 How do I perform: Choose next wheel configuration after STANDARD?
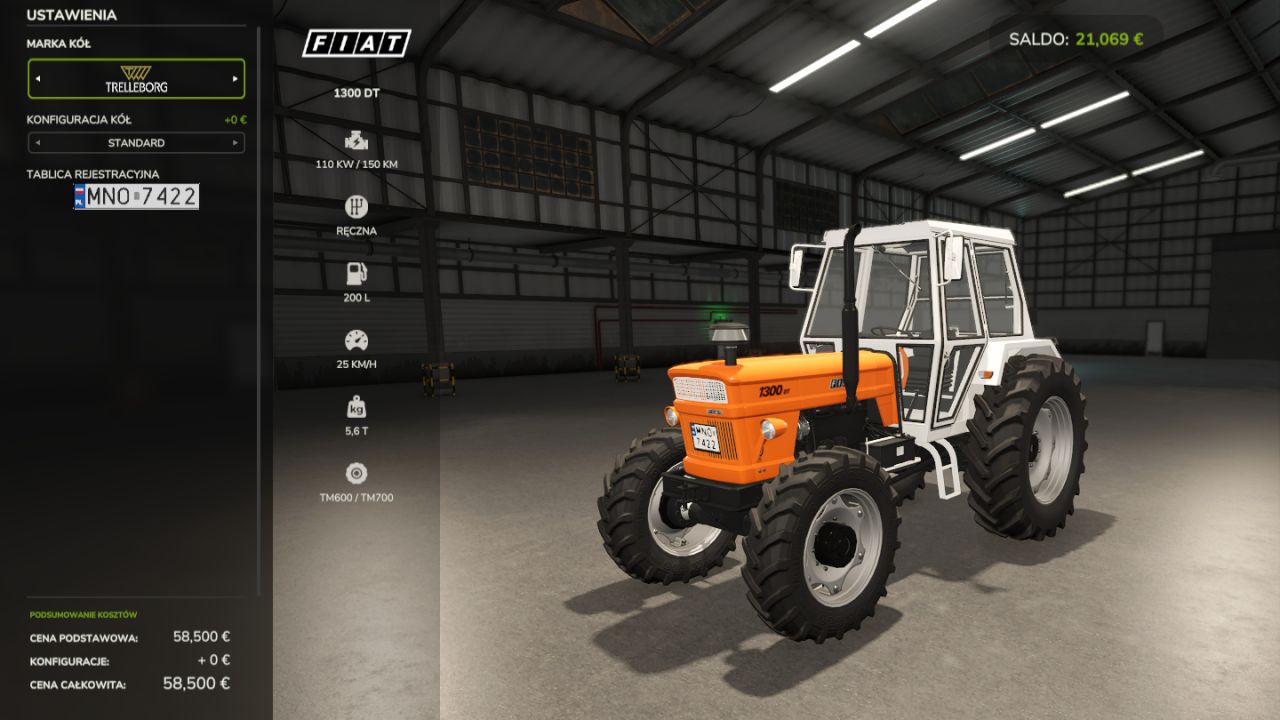pos(236,143)
